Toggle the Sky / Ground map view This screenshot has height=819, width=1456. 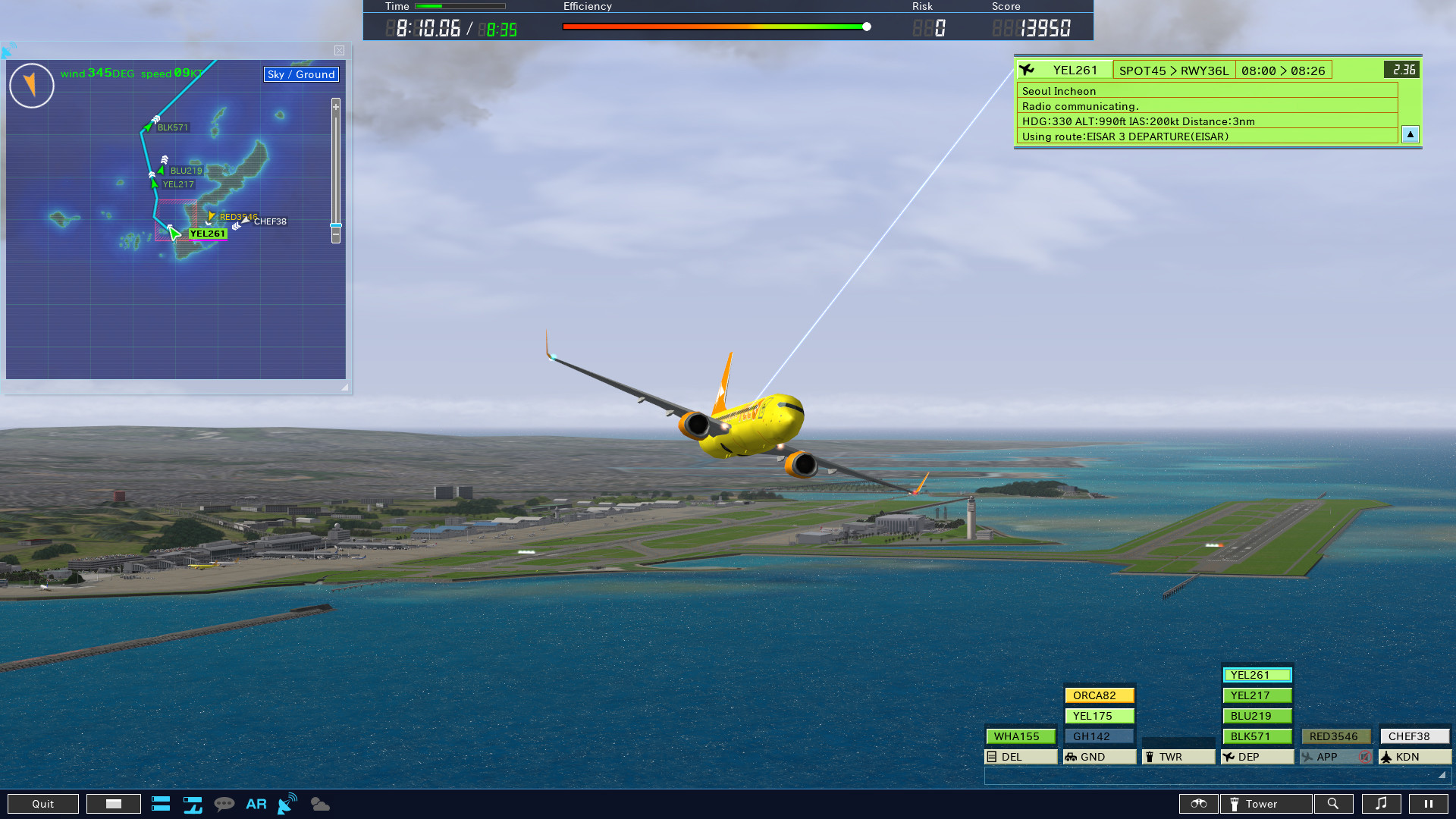[x=300, y=74]
